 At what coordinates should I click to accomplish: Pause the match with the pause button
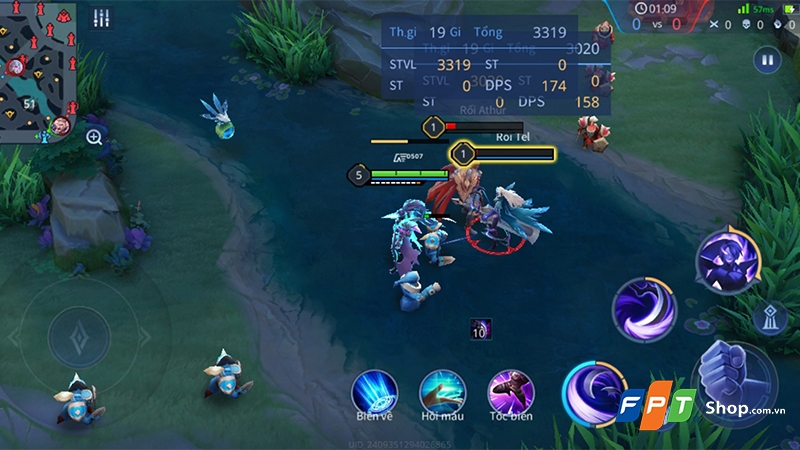[x=767, y=60]
